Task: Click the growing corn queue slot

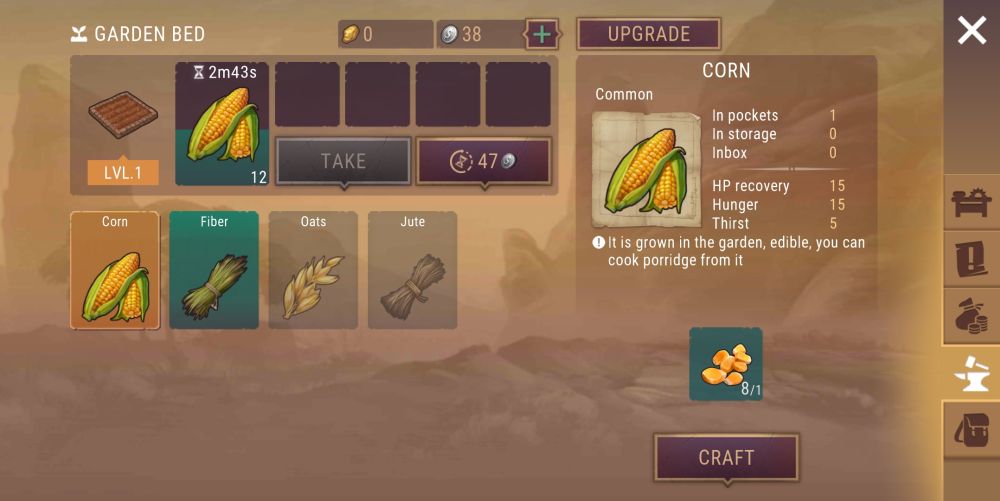Action: [222, 124]
